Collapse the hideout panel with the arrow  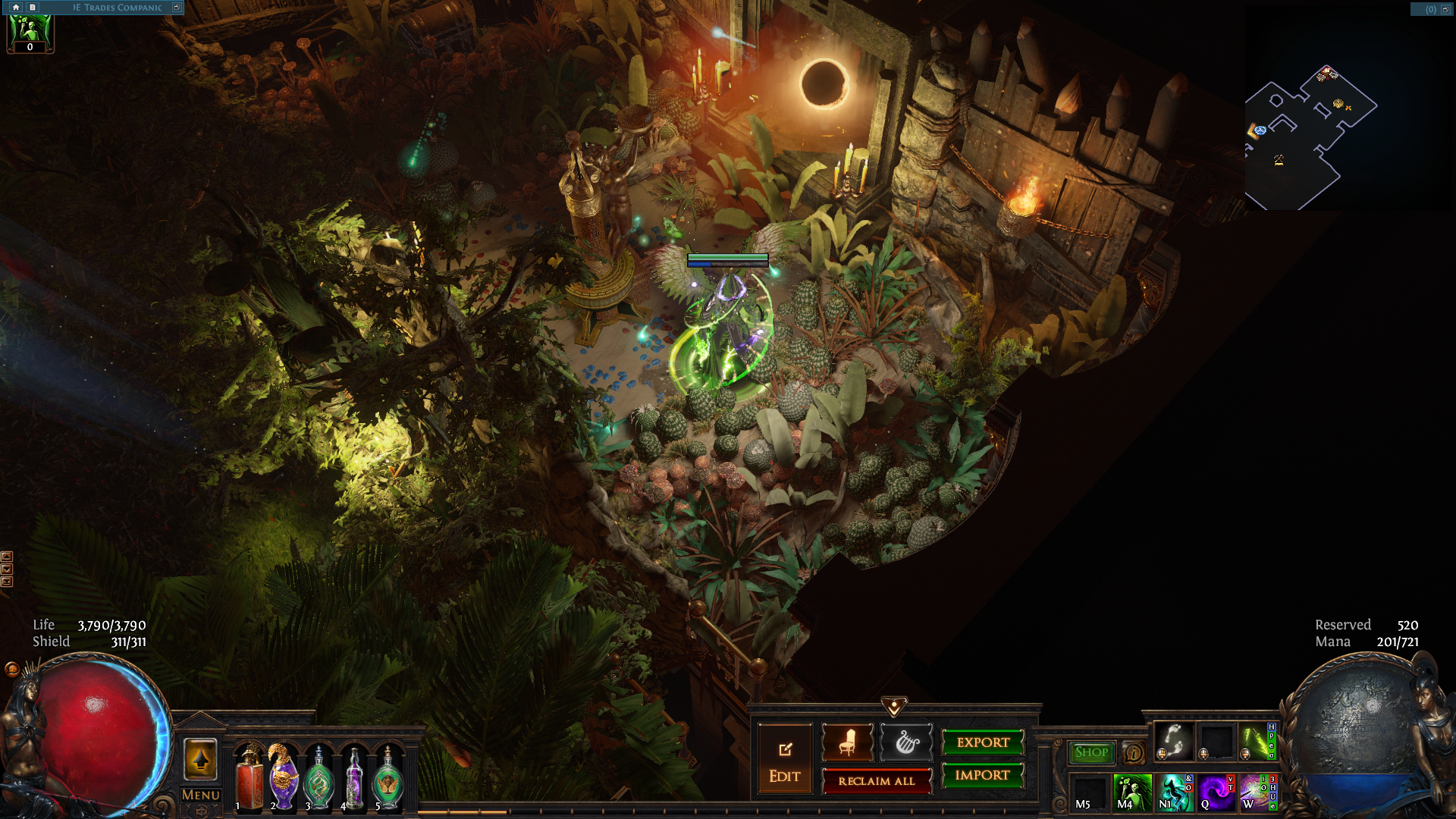click(x=894, y=707)
